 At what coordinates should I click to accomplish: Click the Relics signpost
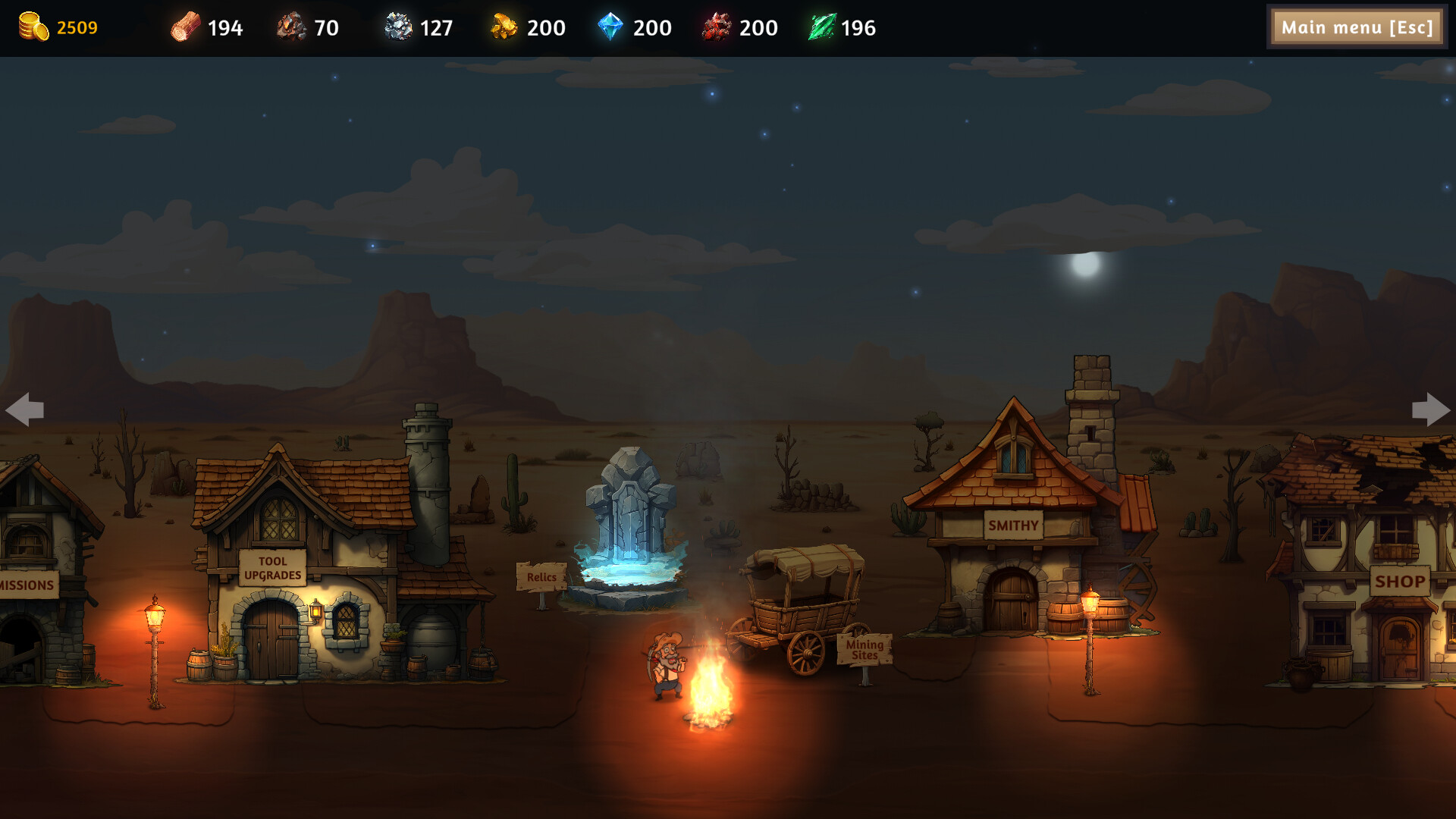540,578
